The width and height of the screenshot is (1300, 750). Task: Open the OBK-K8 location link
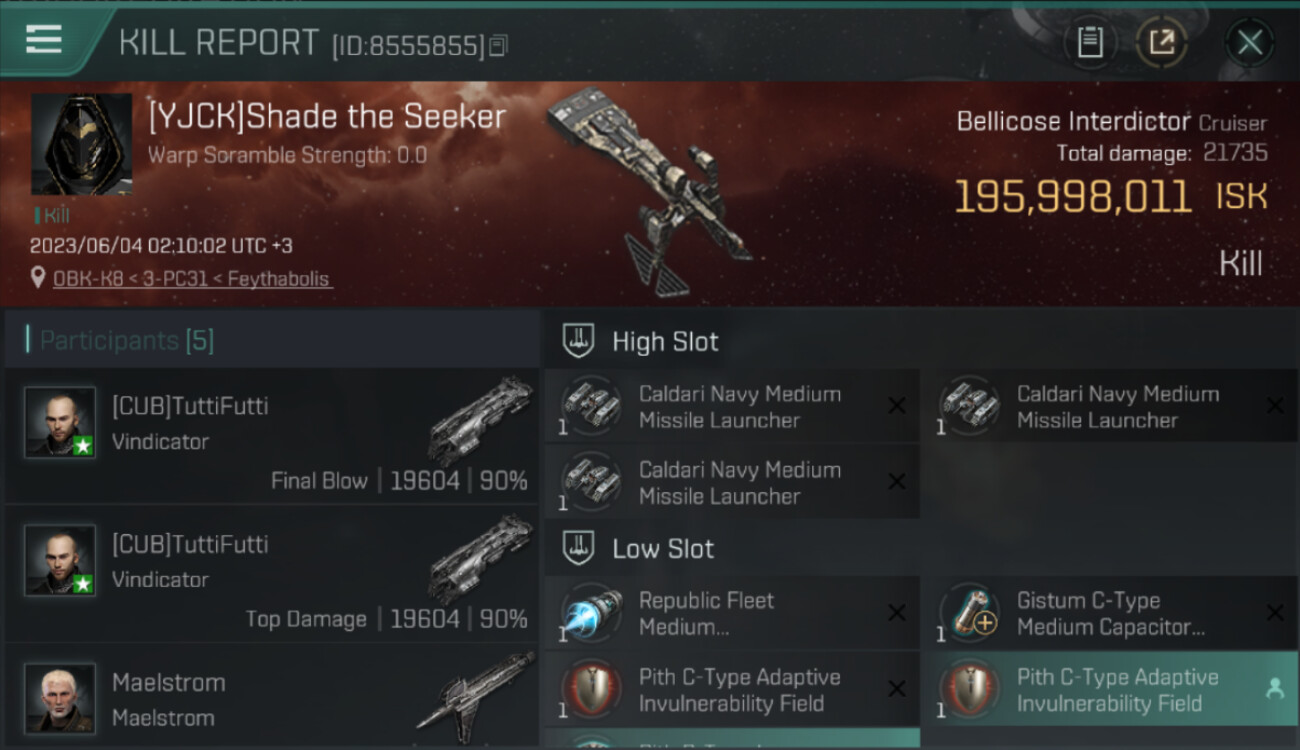[x=192, y=279]
